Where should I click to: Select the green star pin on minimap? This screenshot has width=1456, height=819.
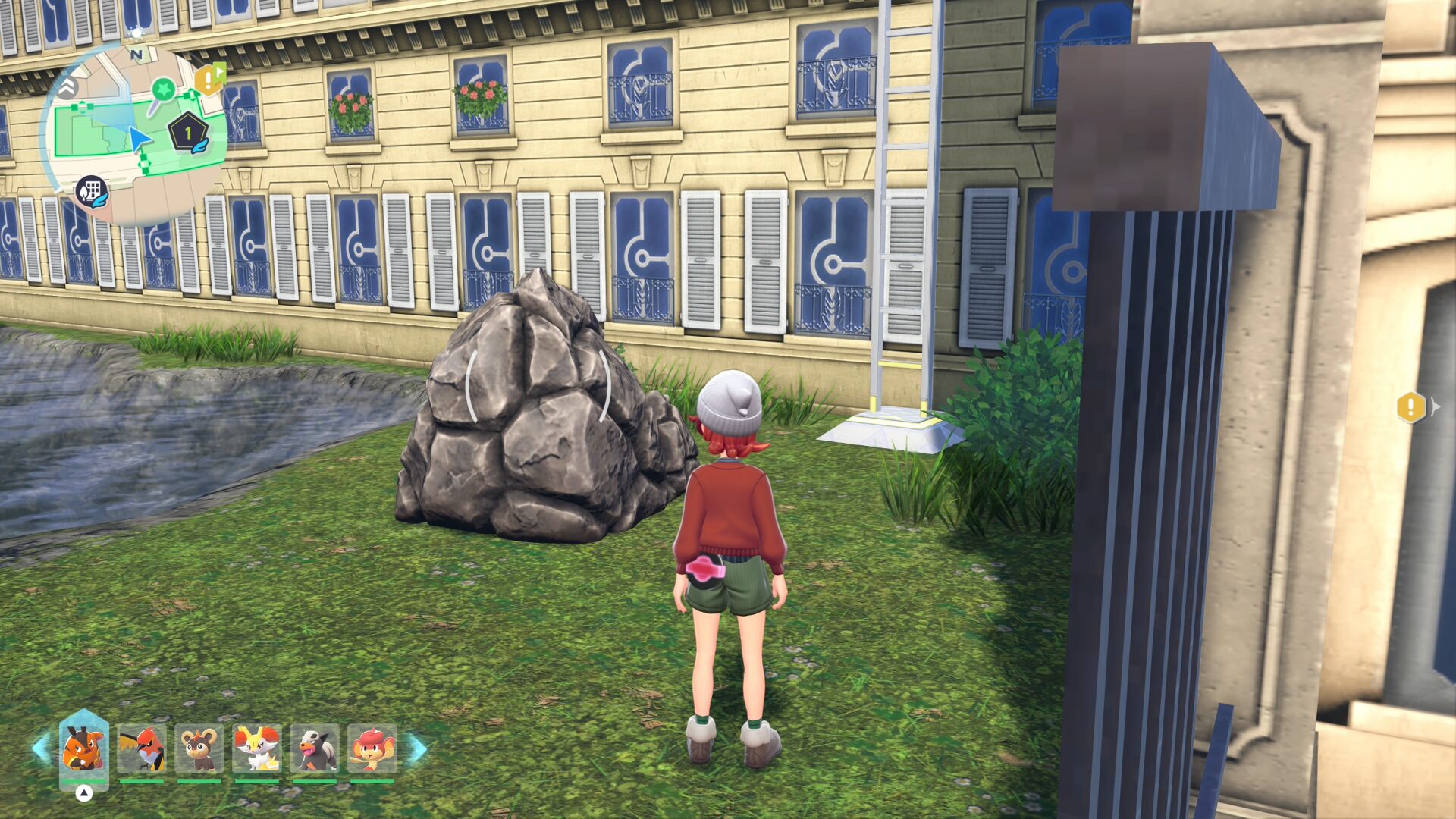[x=163, y=90]
